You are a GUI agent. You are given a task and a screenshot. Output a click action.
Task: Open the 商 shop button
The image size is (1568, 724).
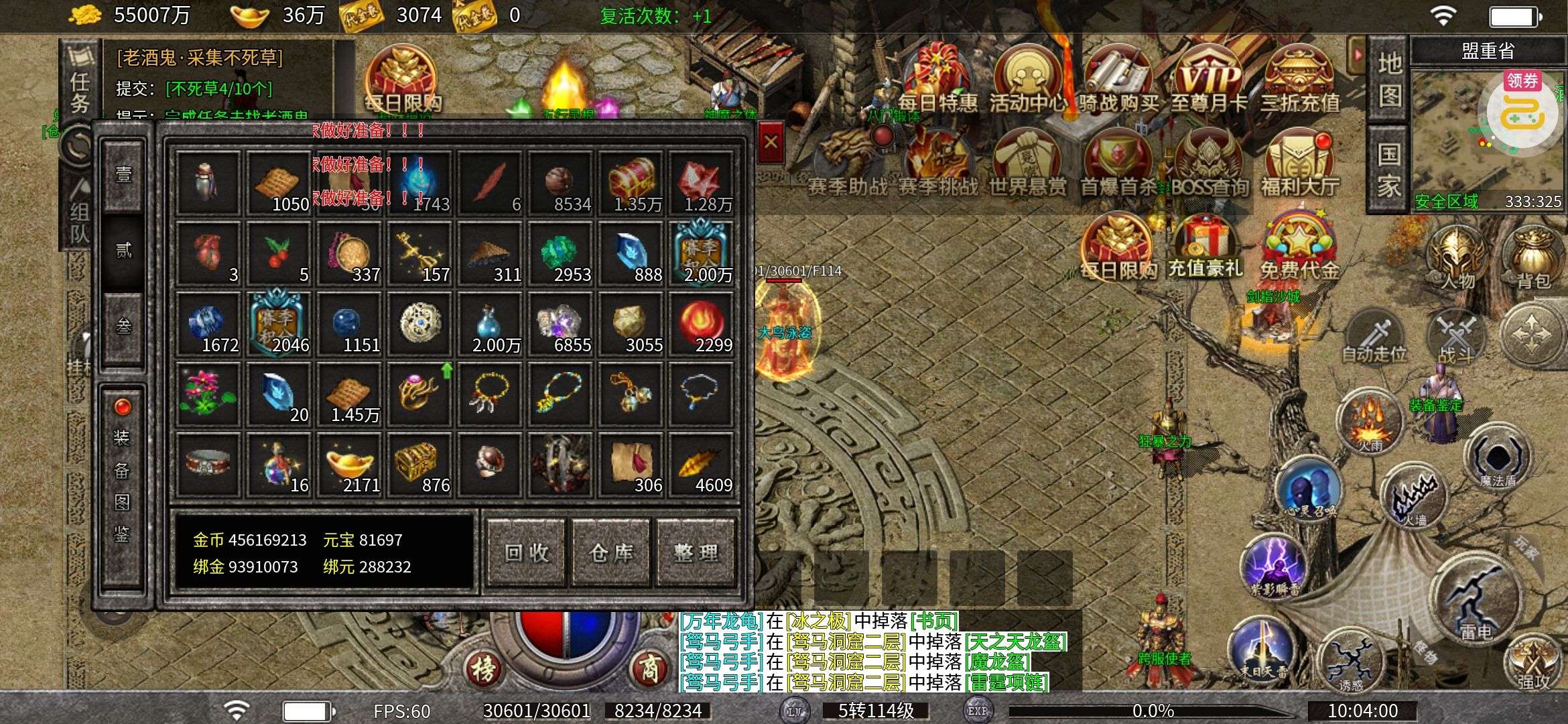pyautogui.click(x=648, y=668)
